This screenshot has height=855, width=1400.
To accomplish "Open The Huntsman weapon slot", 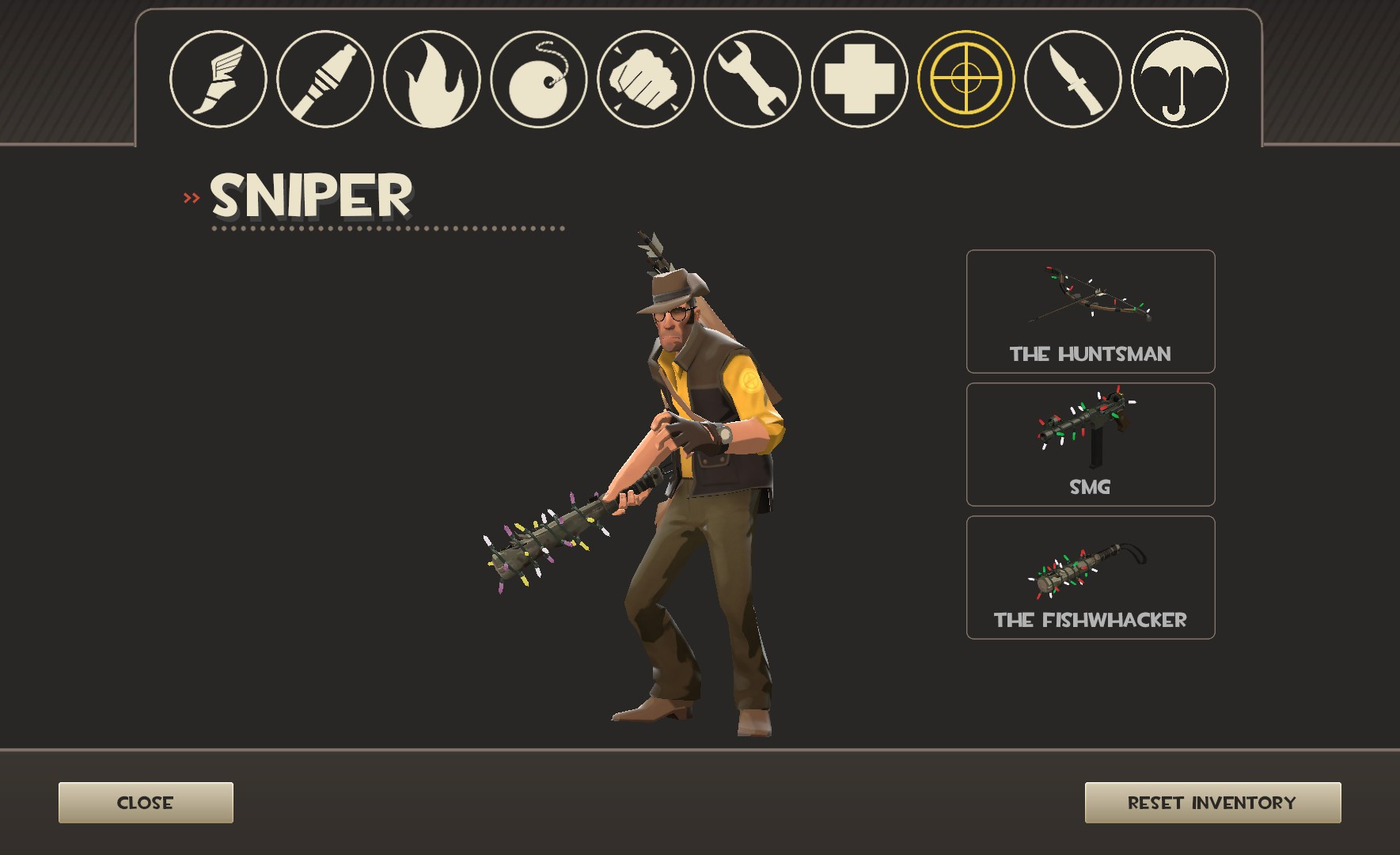I will click(1091, 313).
